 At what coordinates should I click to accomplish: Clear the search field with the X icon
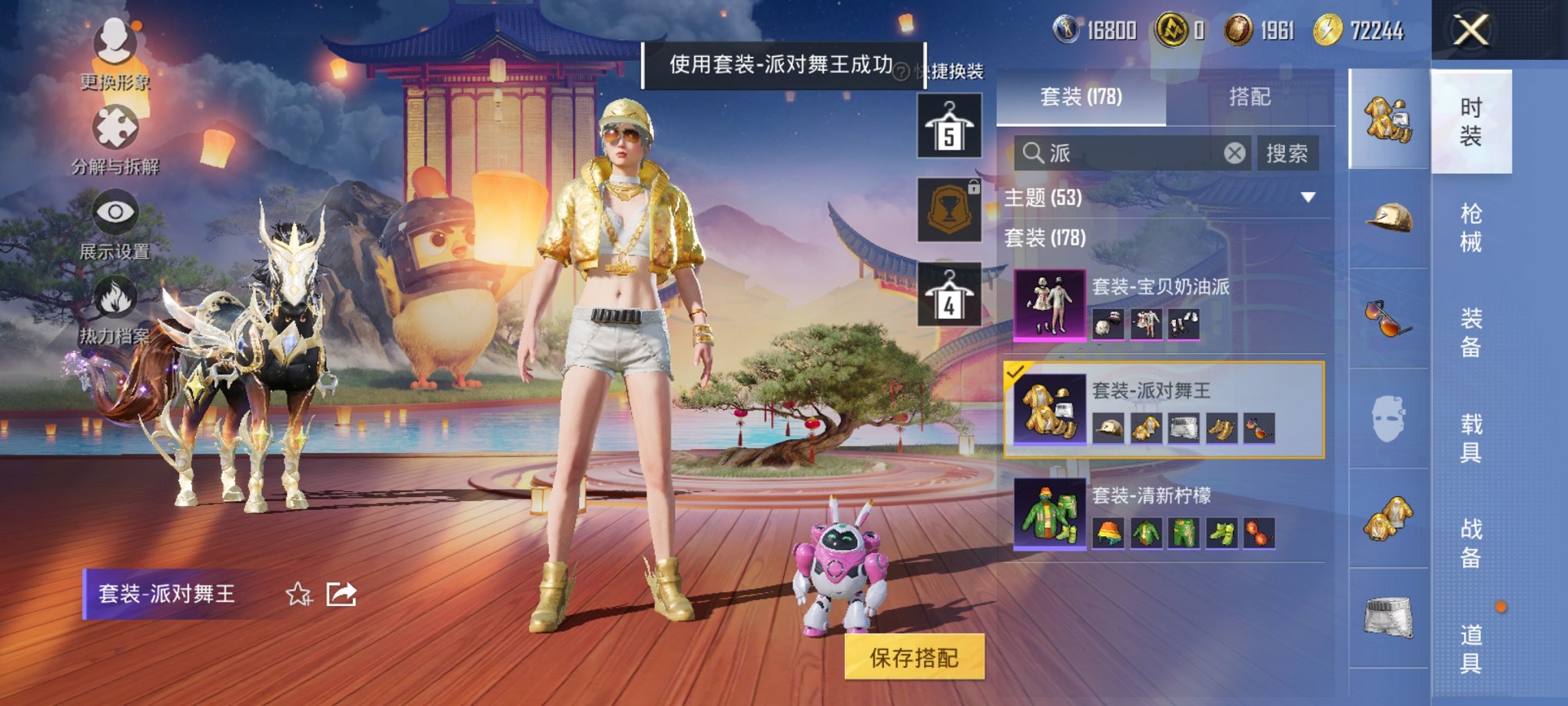pyautogui.click(x=1235, y=153)
